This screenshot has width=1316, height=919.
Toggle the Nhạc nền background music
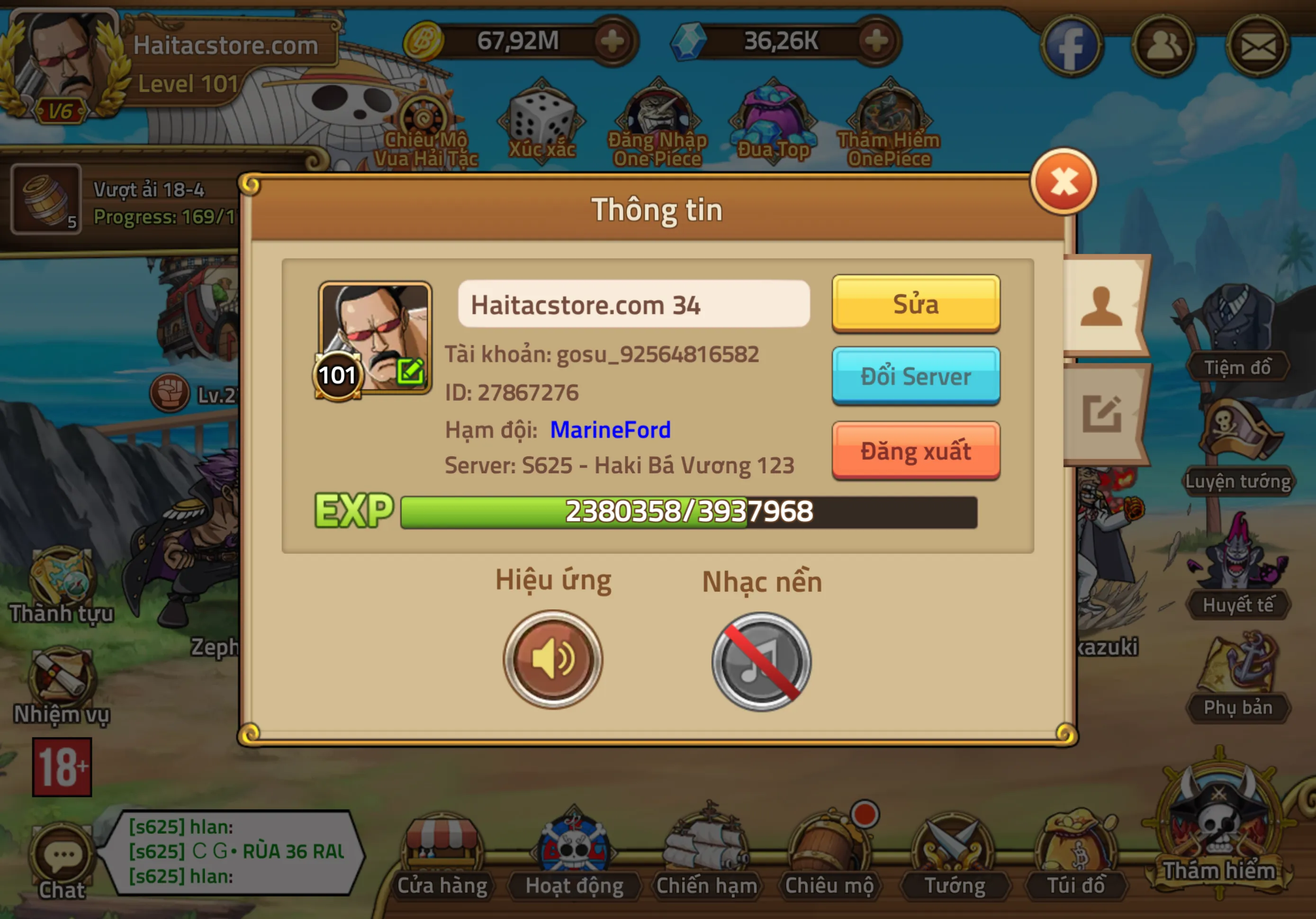(x=761, y=661)
